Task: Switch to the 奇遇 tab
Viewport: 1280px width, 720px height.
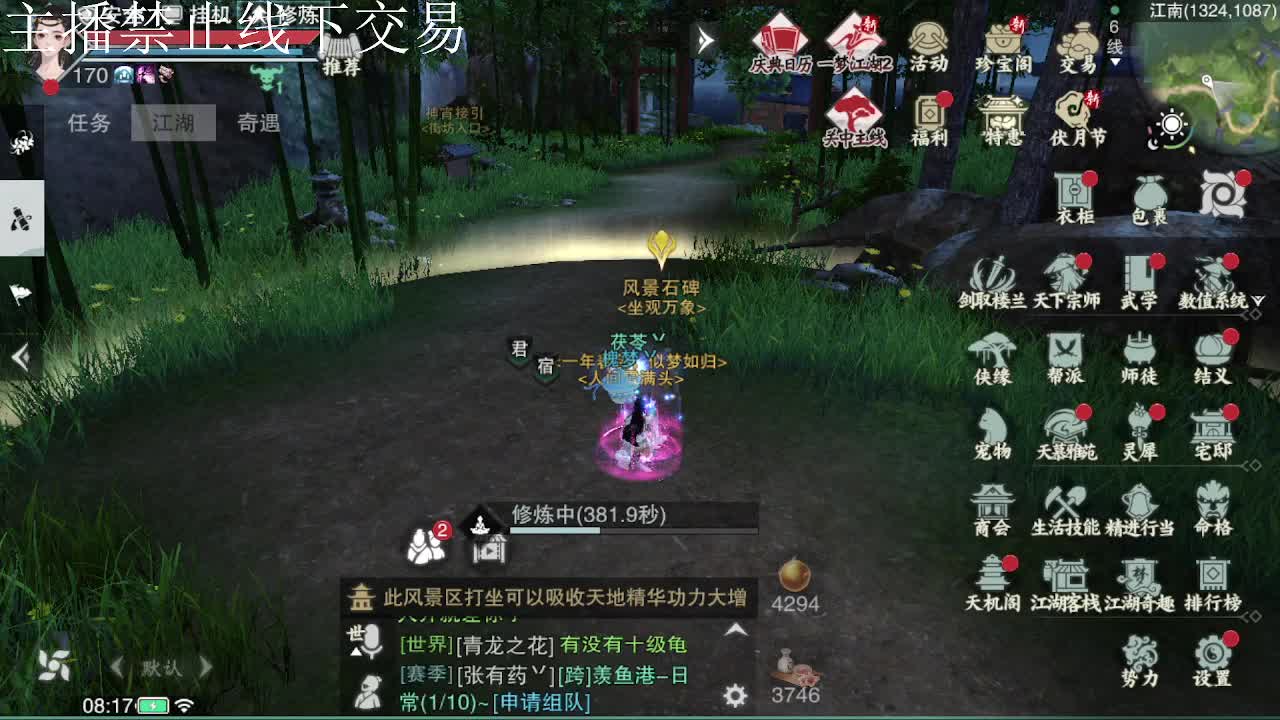Action: pos(258,122)
